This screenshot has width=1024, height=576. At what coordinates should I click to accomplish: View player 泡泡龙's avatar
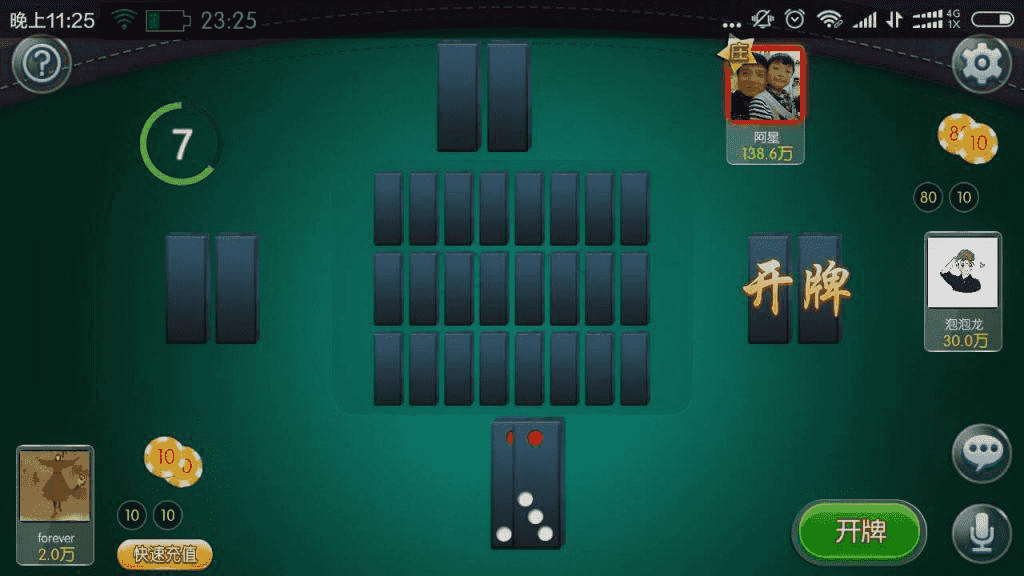pyautogui.click(x=963, y=271)
